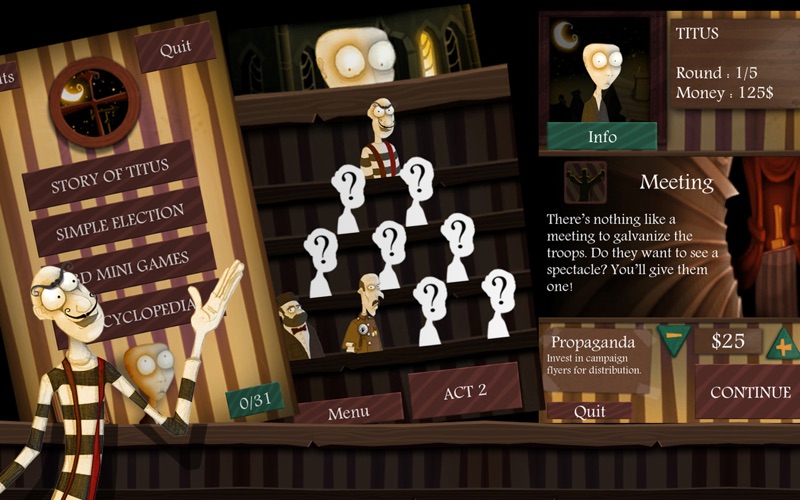Decrease the Propaganda investment with minus
Screen dimensions: 800x500
point(674,339)
